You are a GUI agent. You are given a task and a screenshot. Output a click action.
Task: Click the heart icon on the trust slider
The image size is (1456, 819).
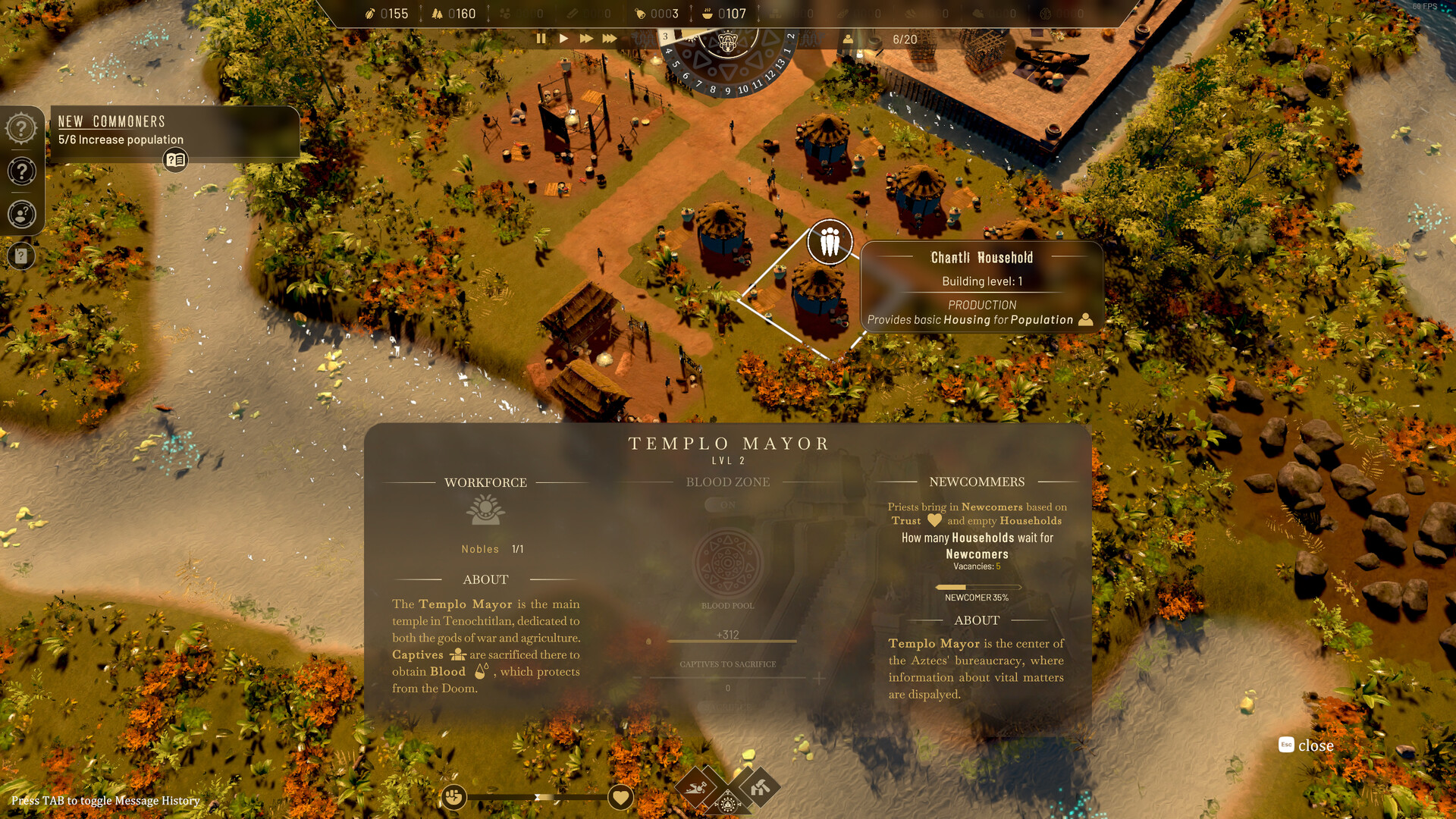[x=620, y=797]
